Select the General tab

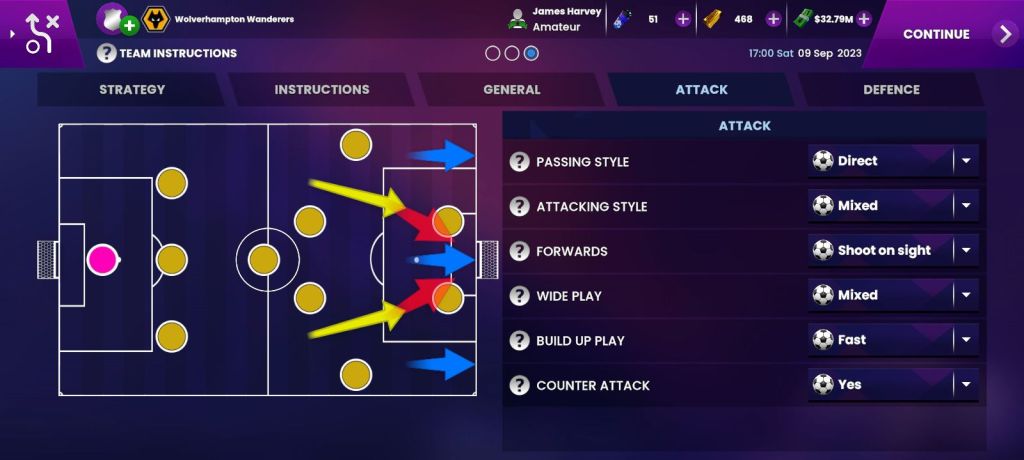(511, 90)
